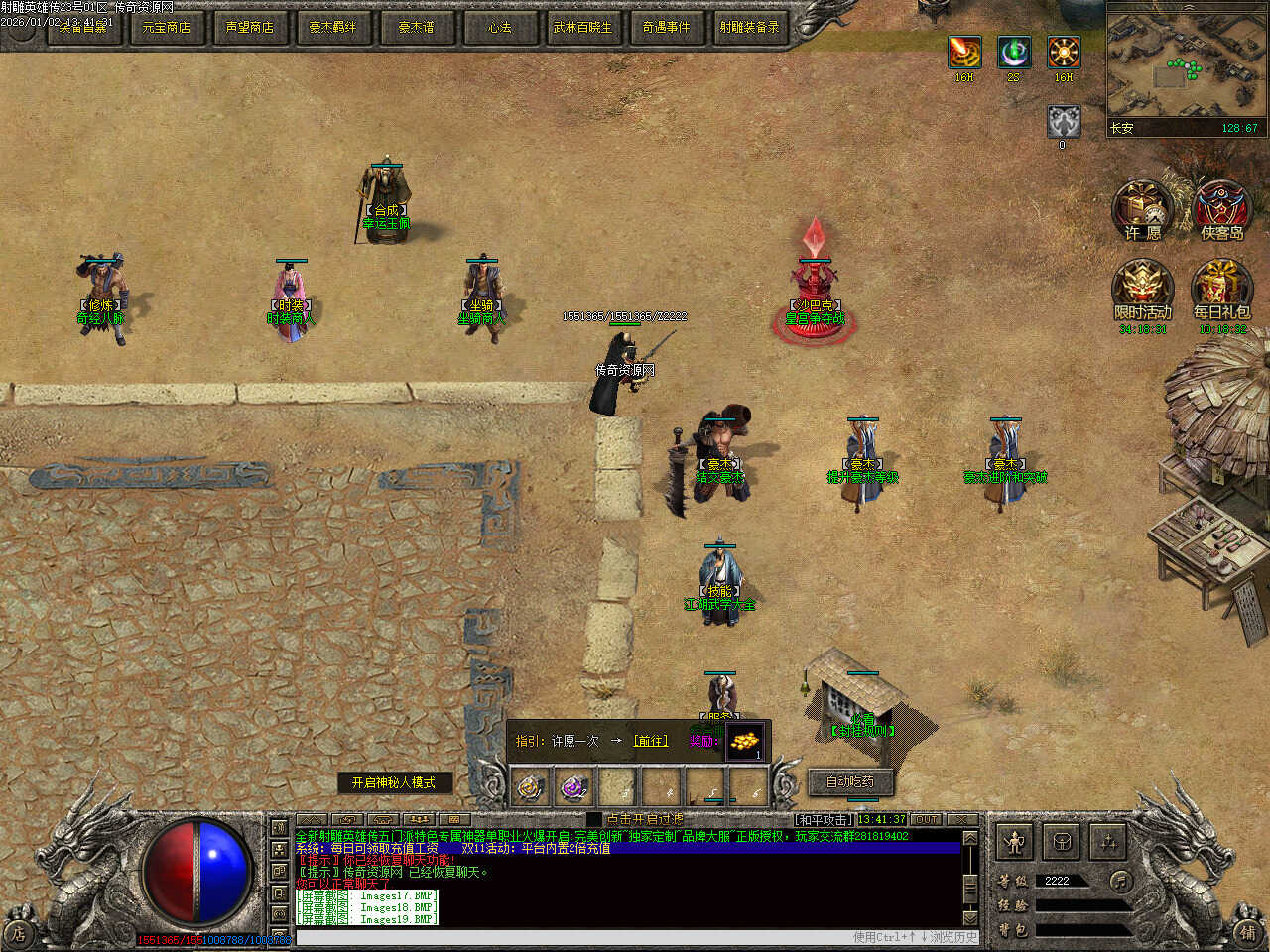This screenshot has height=952, width=1270.
Task: Activate 开启神秘人模式 button
Action: [394, 782]
